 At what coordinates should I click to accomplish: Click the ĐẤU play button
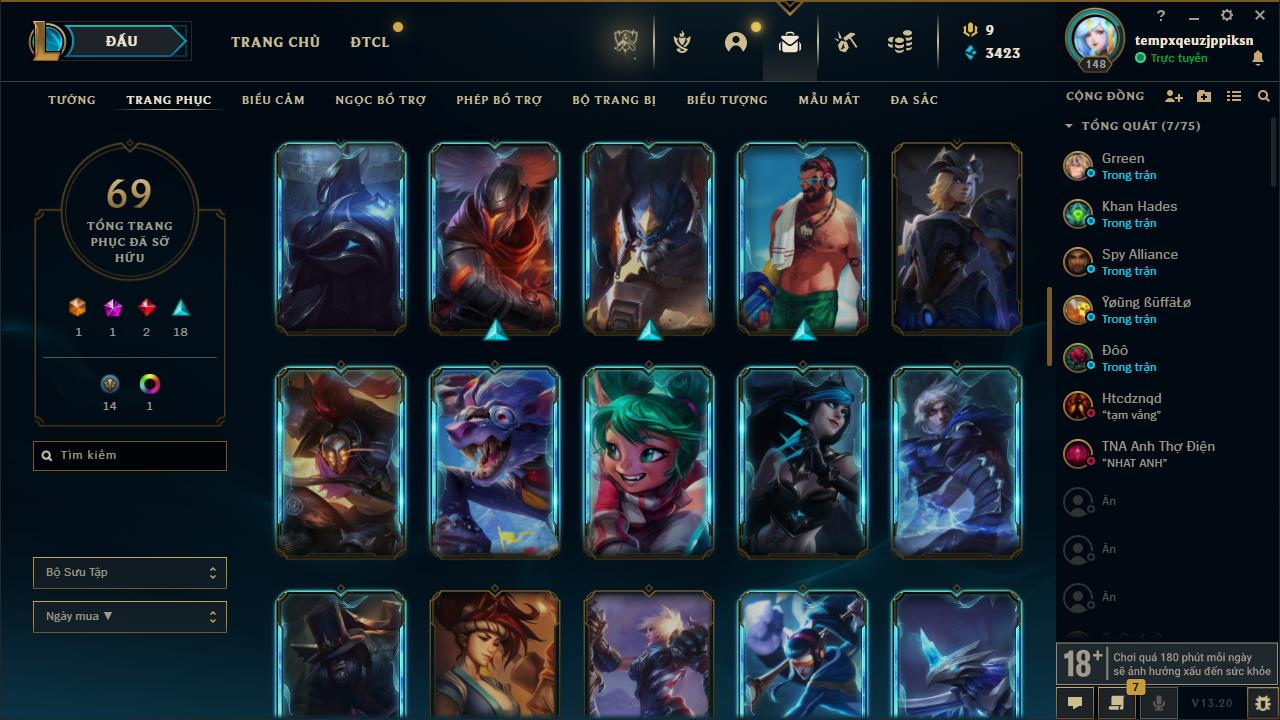122,41
